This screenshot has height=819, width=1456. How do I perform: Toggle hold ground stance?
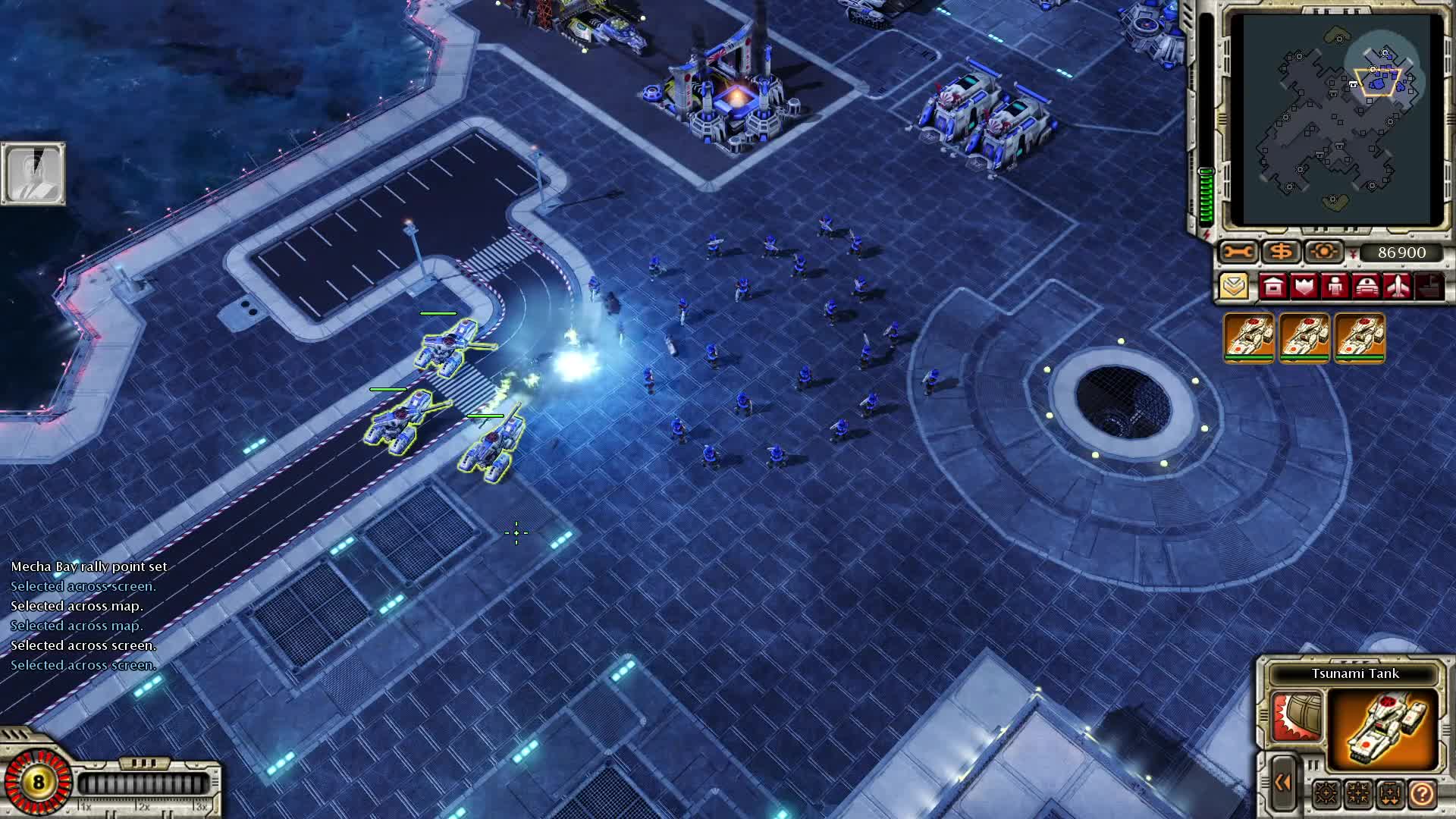1389,793
